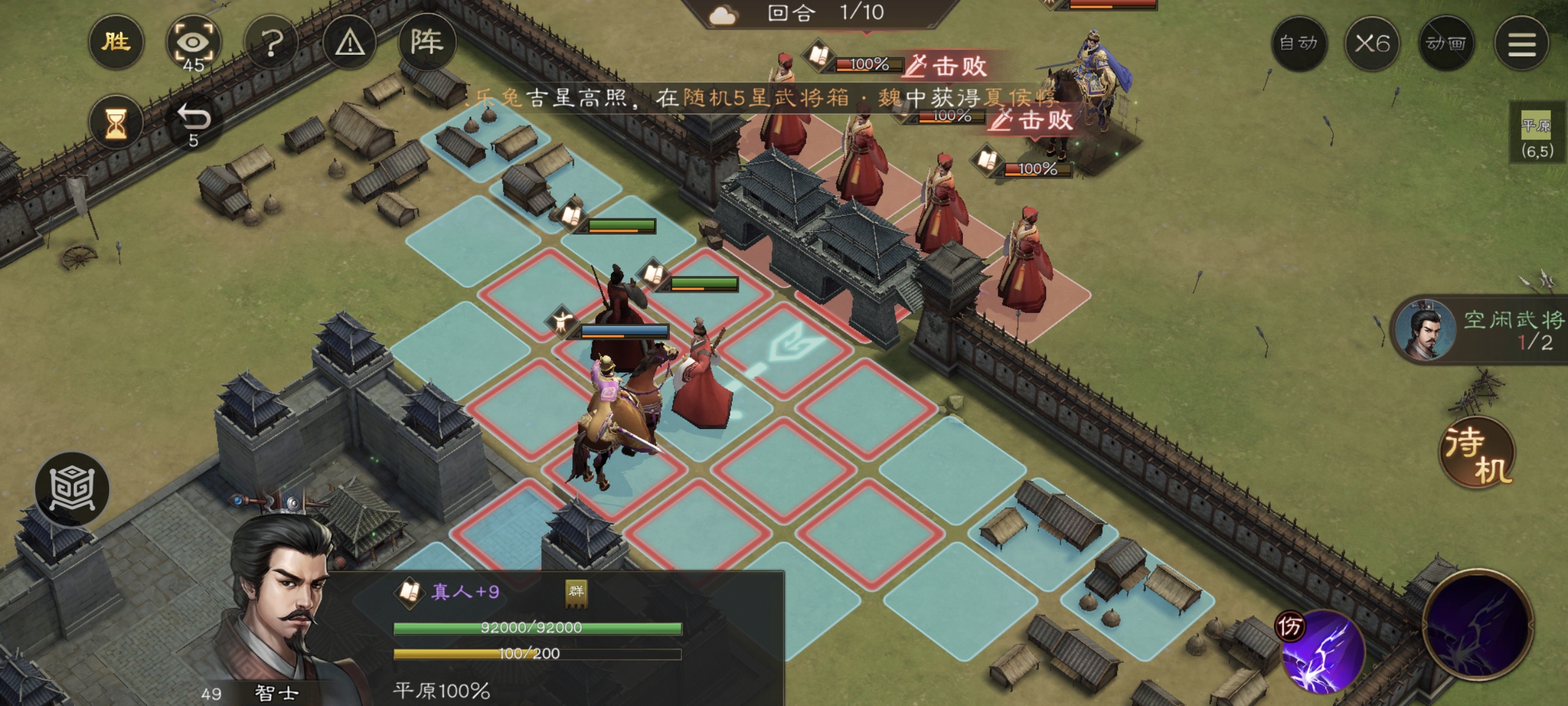Select the 空闲武将 idle general

click(x=1480, y=330)
